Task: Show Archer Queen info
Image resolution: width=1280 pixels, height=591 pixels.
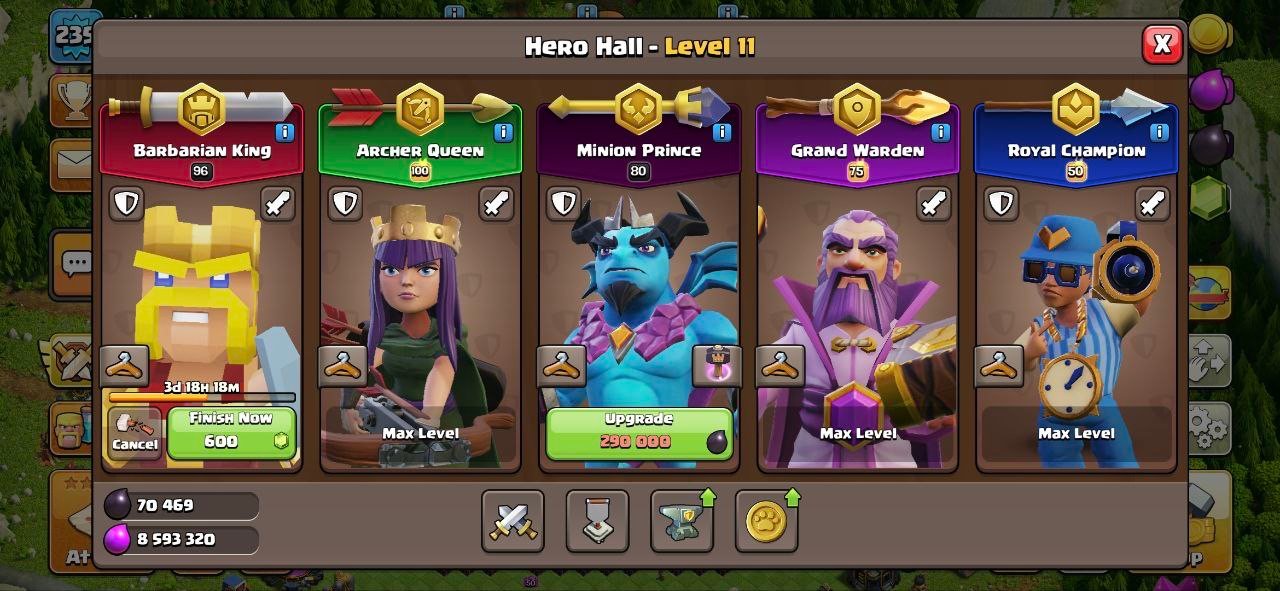Action: click(x=503, y=132)
